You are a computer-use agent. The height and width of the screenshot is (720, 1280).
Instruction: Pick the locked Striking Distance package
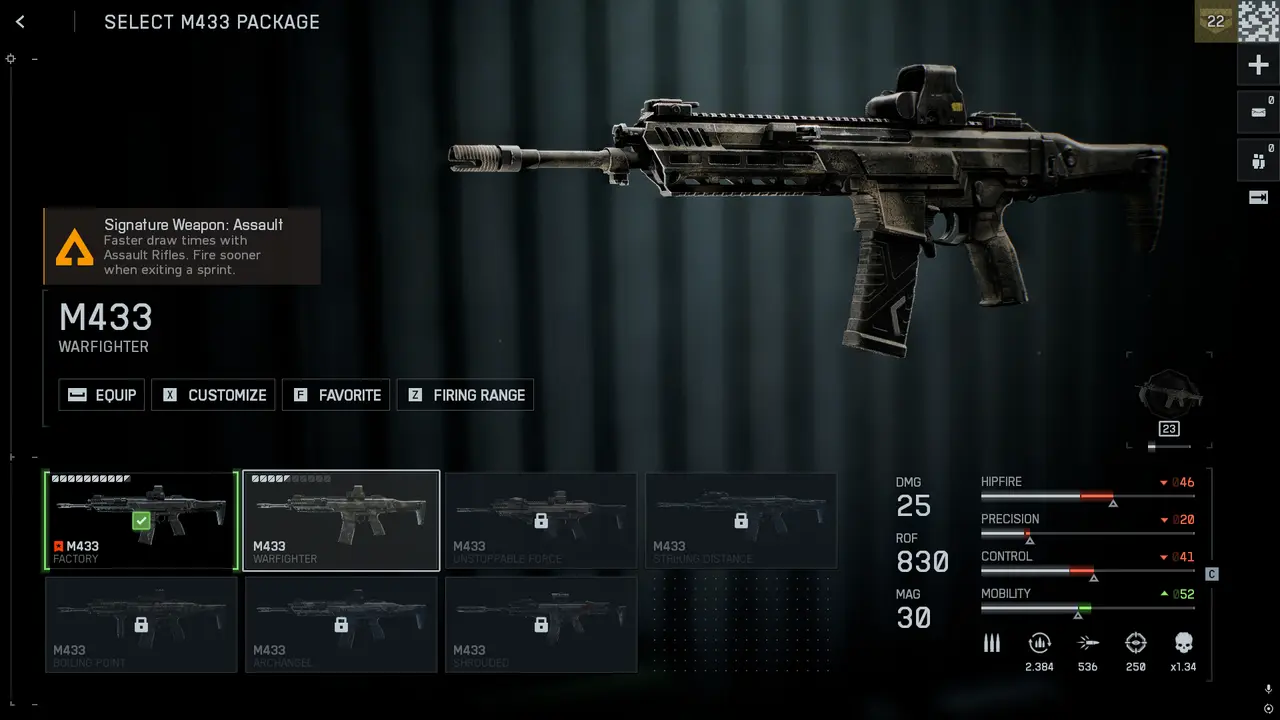tap(741, 520)
